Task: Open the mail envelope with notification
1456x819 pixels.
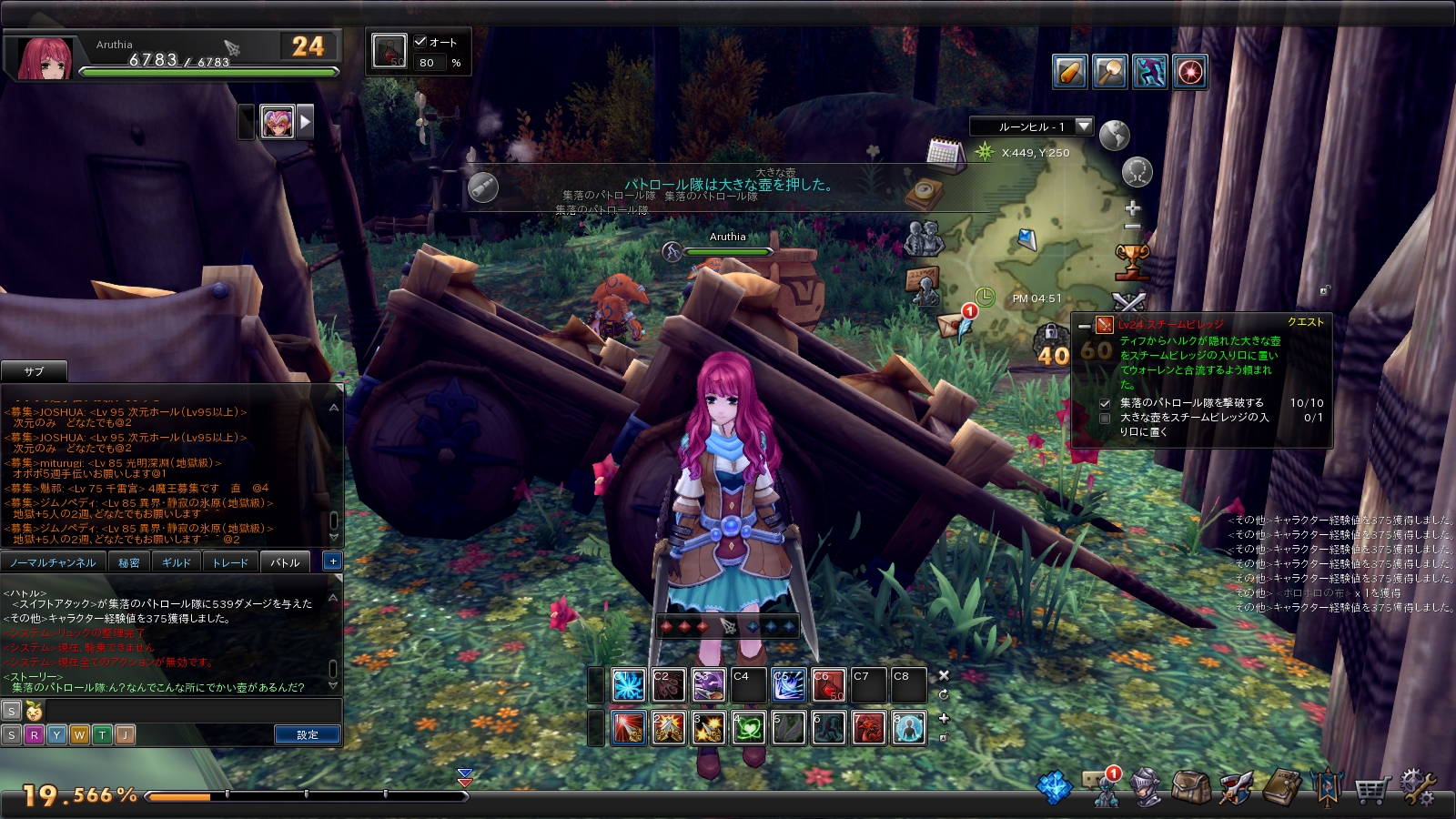Action: [955, 323]
